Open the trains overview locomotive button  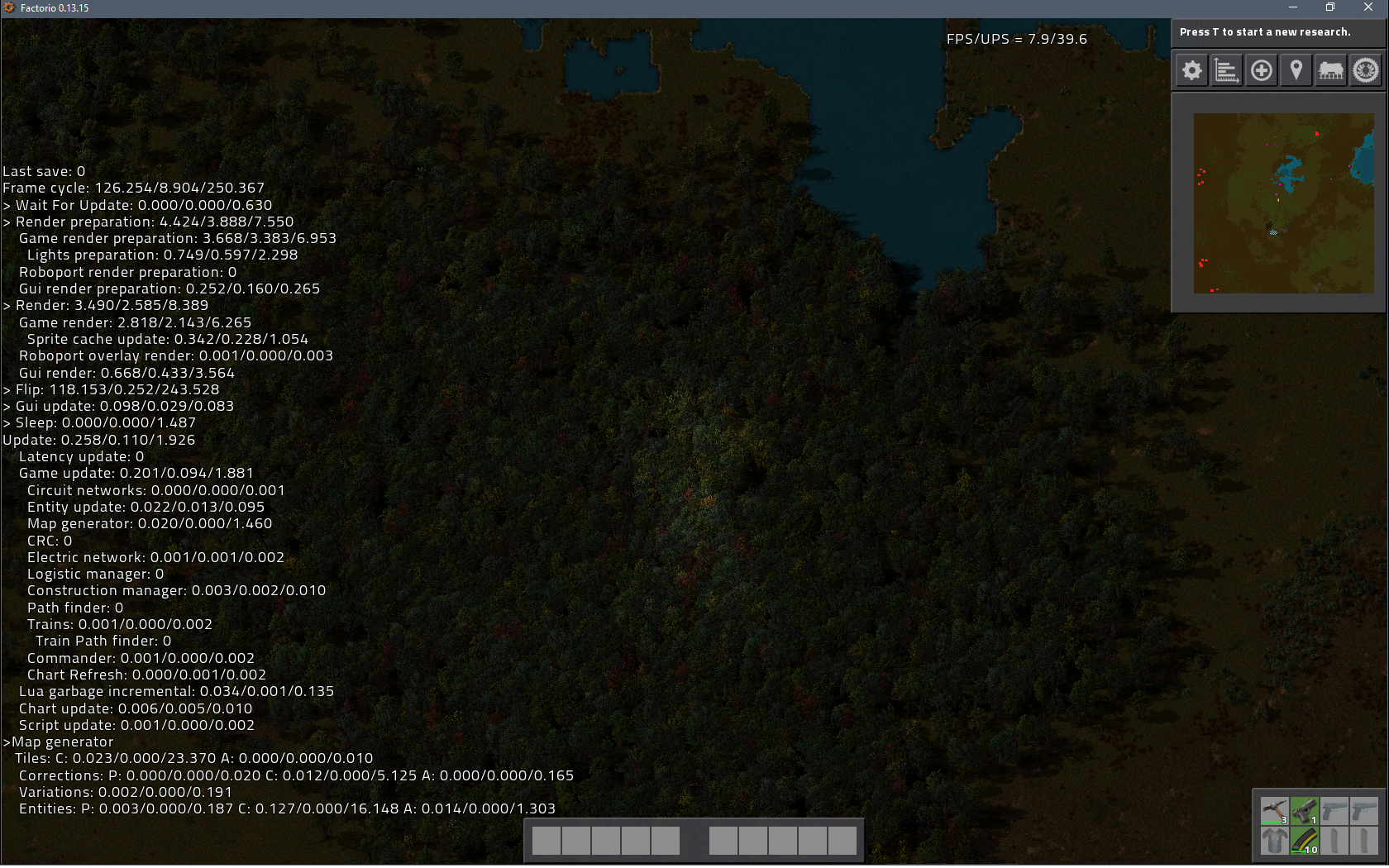click(x=1330, y=70)
